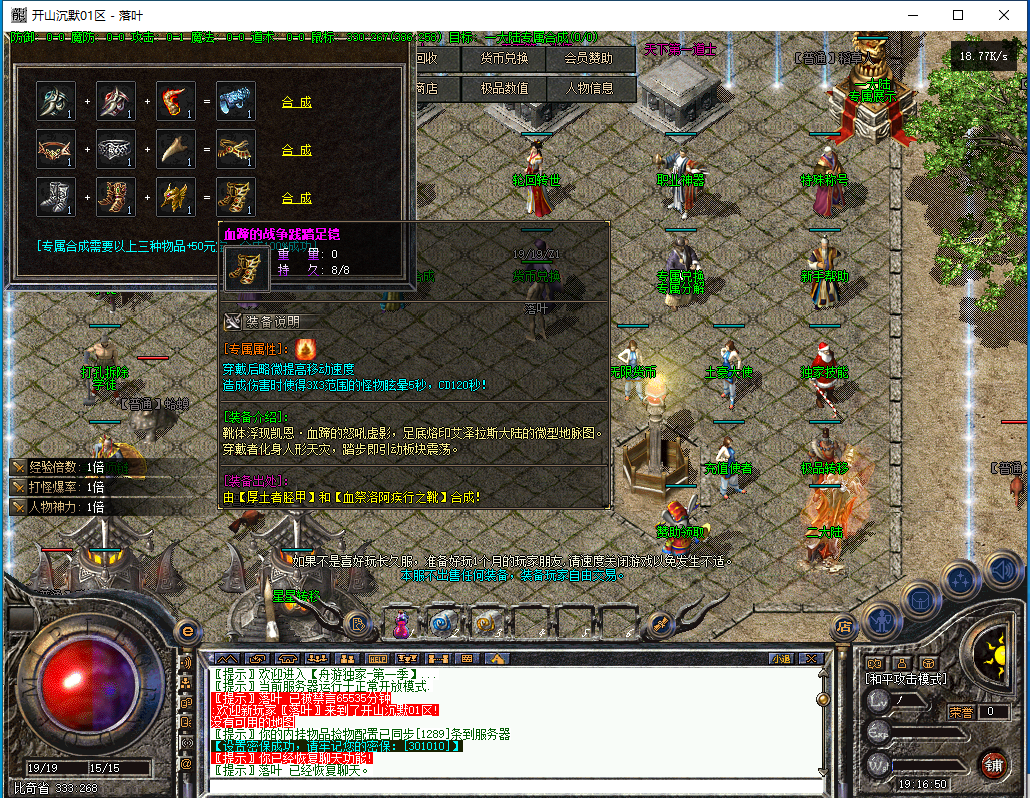Image resolution: width=1030 pixels, height=798 pixels.
Task: Click 合成 for the war boots recipe row
Action: pyautogui.click(x=296, y=198)
